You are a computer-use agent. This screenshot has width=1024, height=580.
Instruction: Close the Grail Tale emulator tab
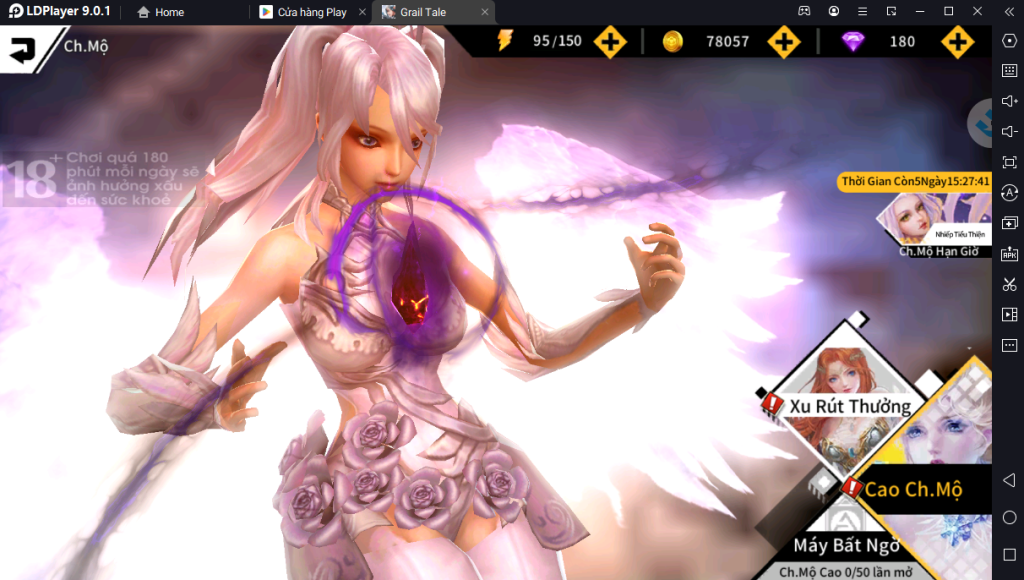[486, 12]
